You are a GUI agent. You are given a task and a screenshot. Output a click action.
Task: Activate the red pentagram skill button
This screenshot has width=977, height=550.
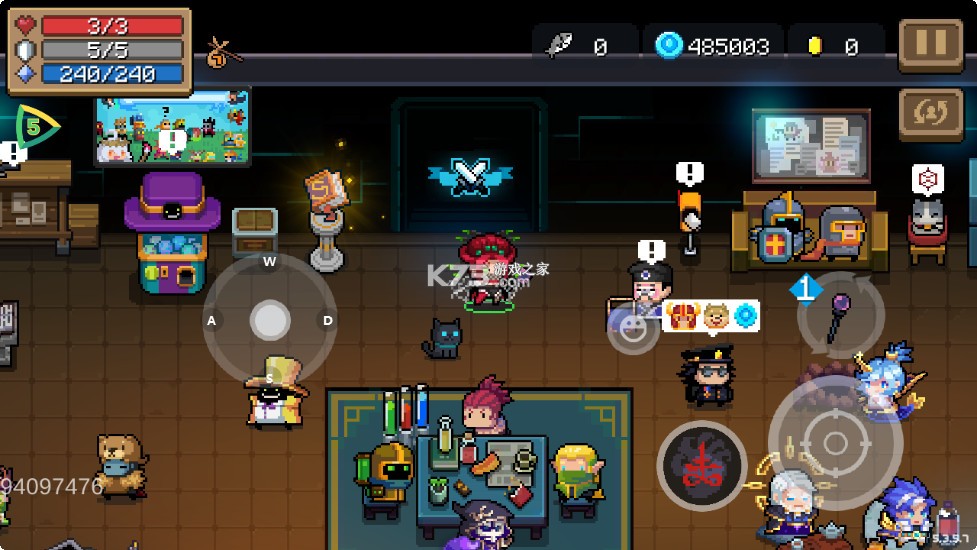[x=701, y=467]
